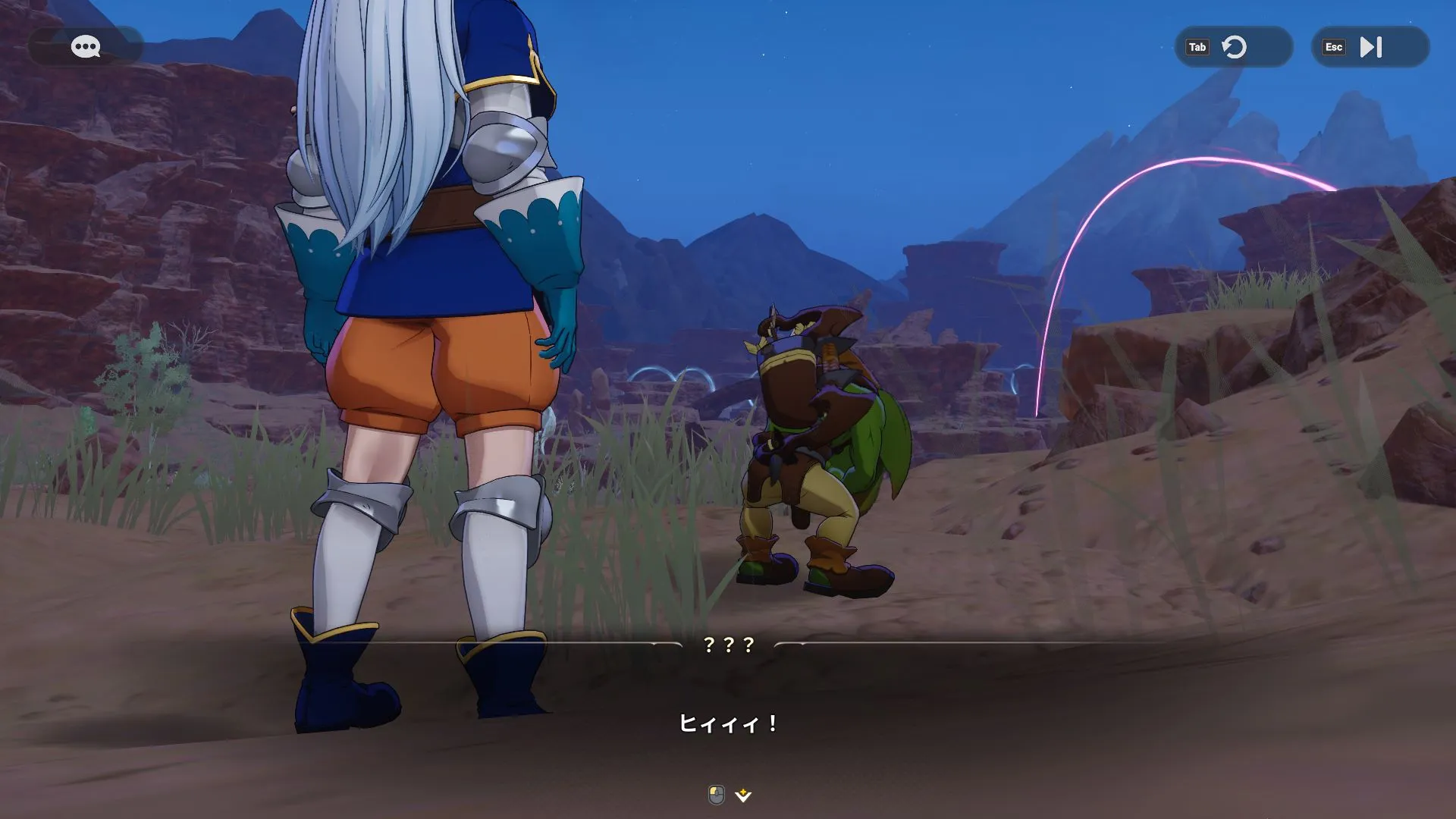The width and height of the screenshot is (1456, 819).
Task: Toggle the conversation history panel open
Action: [x=86, y=47]
